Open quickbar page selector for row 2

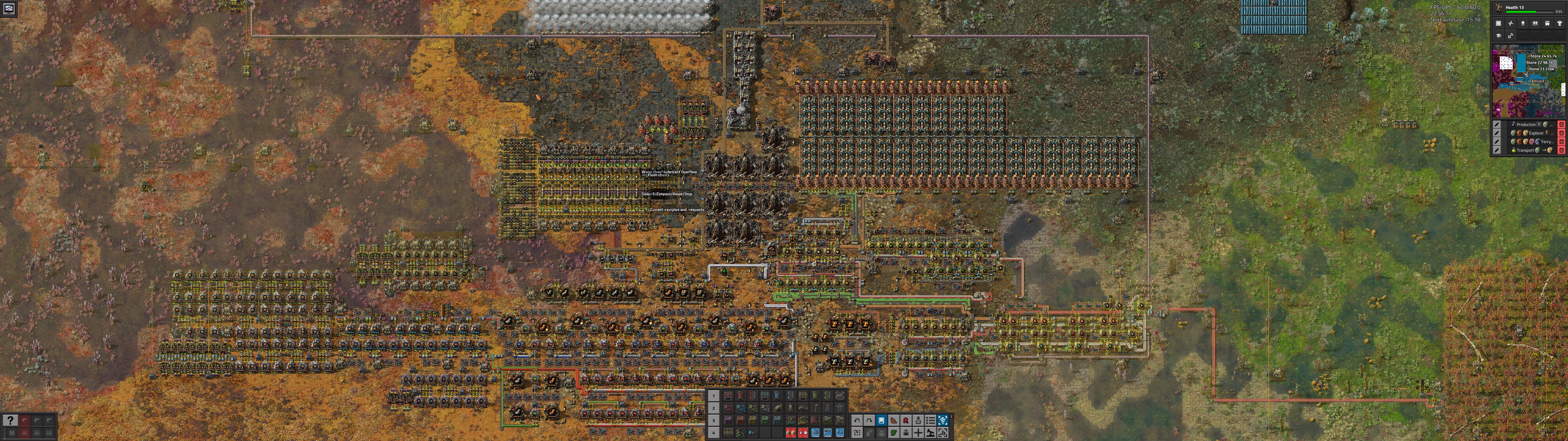713,408
